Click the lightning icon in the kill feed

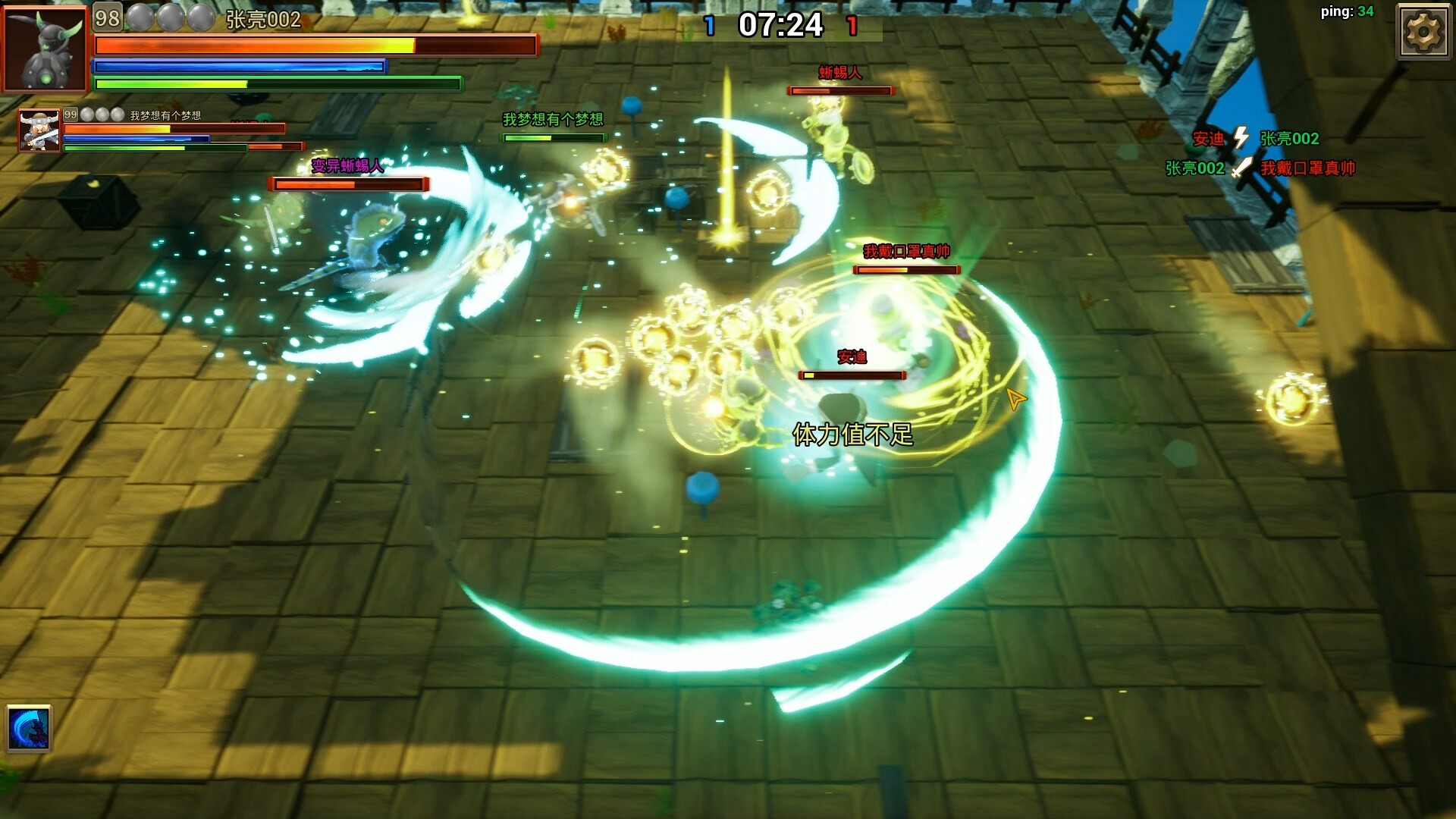[1239, 139]
